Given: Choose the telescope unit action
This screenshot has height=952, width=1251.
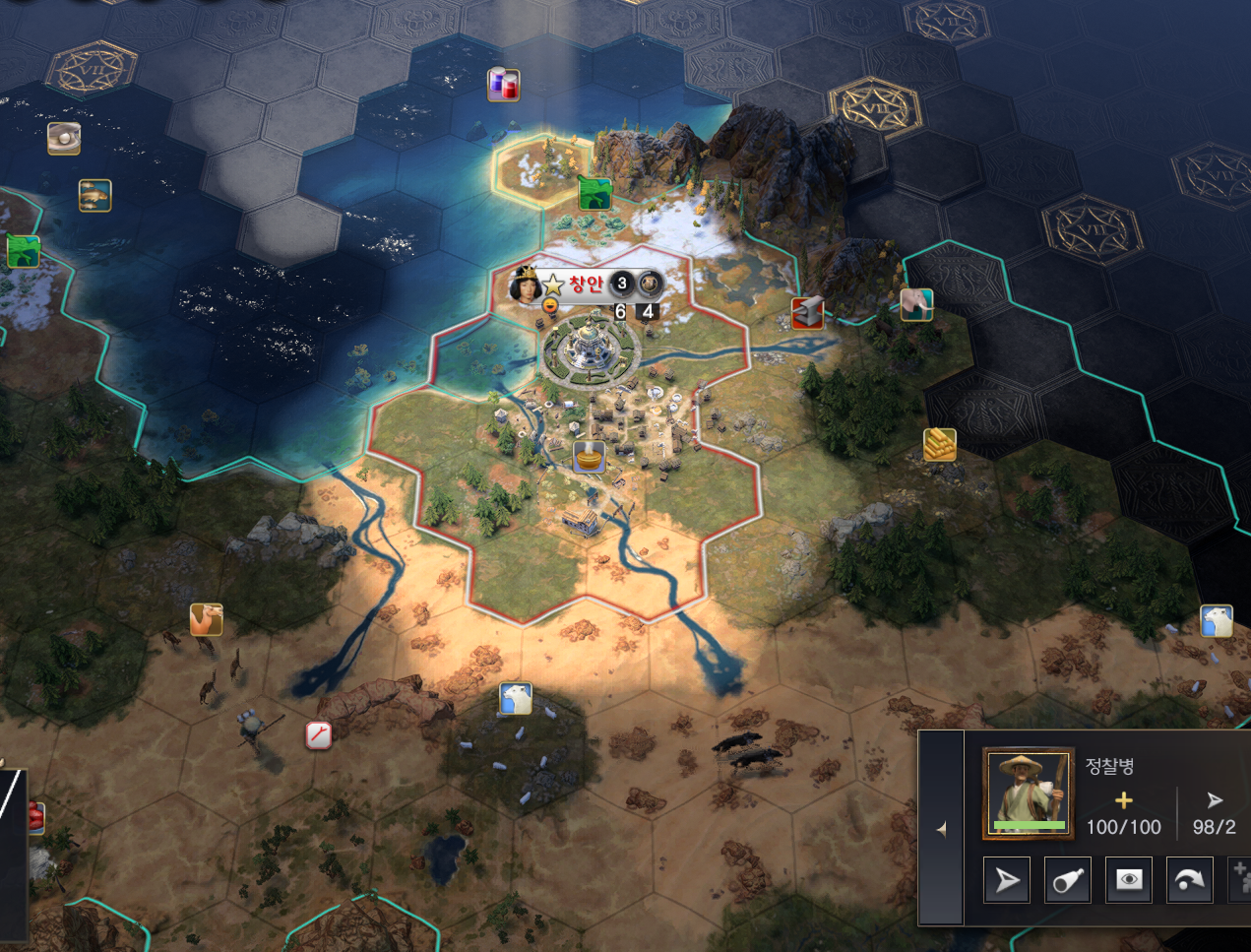Looking at the screenshot, I should [x=1068, y=879].
